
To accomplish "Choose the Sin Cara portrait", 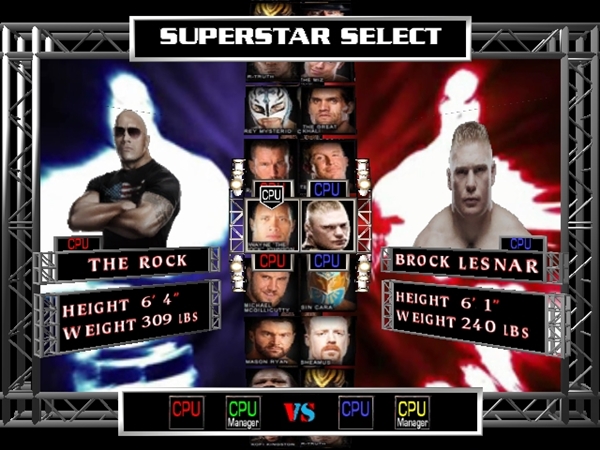I will coord(329,290).
